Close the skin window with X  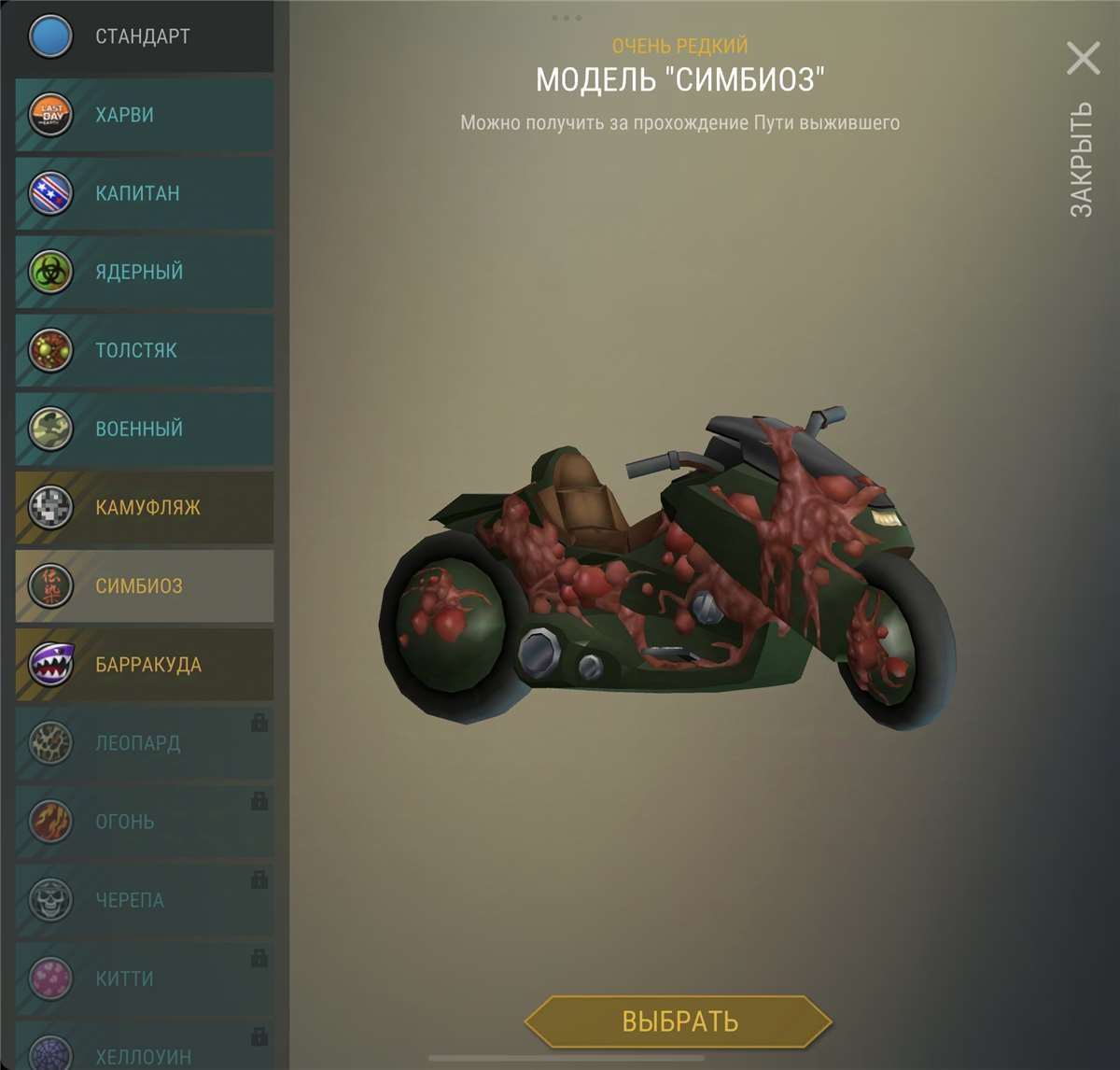[x=1083, y=59]
